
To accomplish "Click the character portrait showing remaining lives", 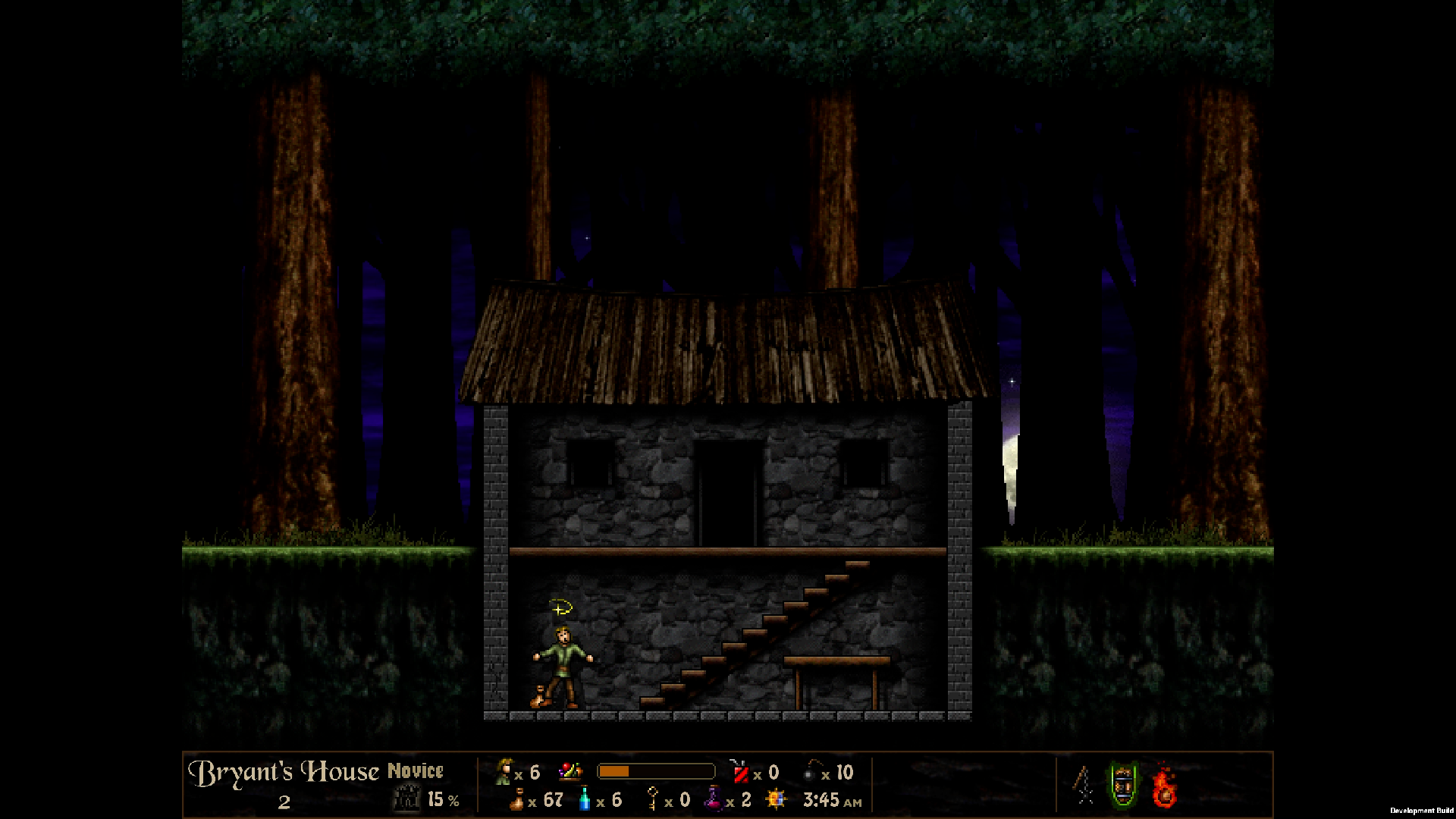I will 504,772.
